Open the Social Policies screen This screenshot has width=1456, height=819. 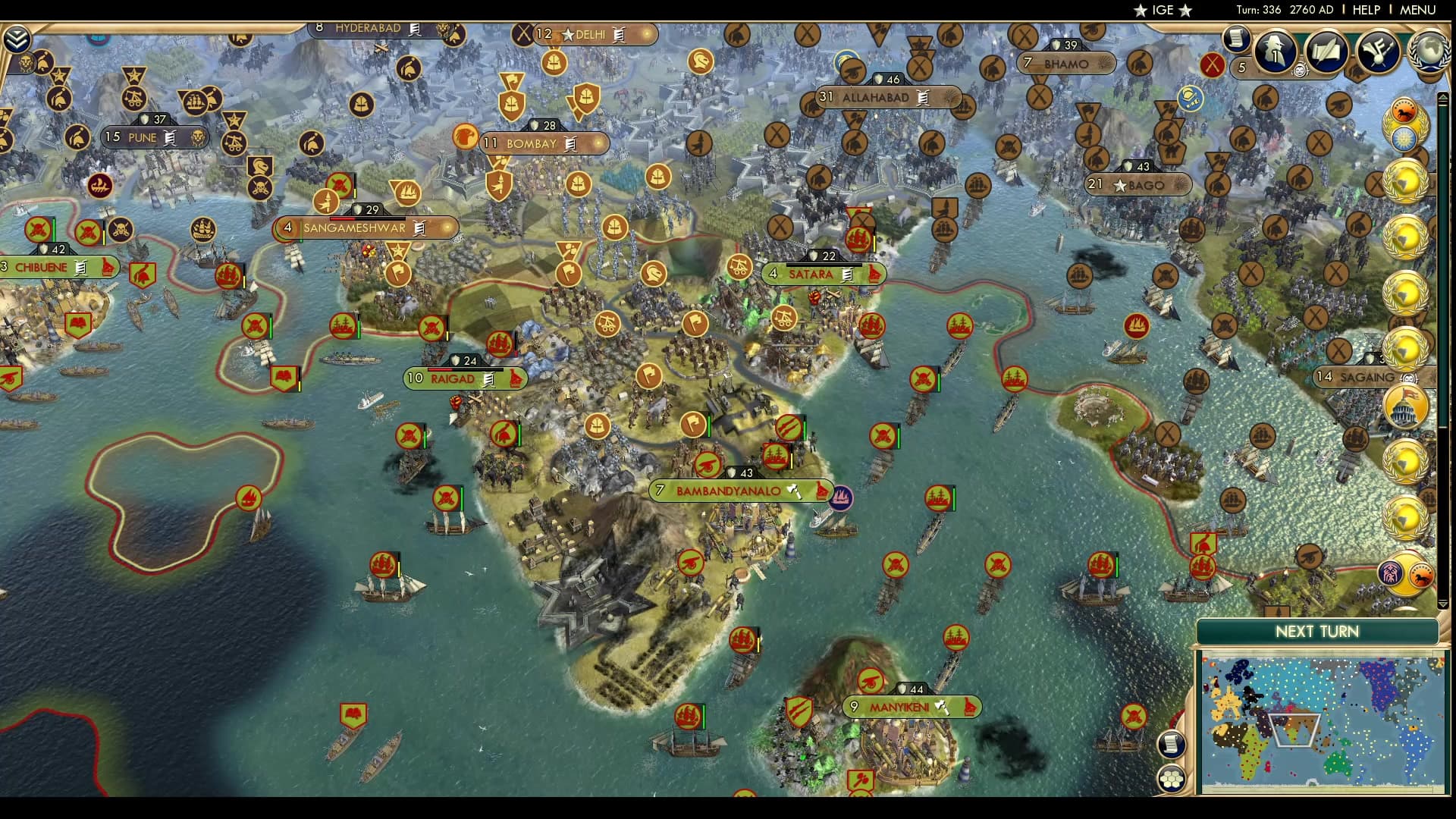point(1326,50)
